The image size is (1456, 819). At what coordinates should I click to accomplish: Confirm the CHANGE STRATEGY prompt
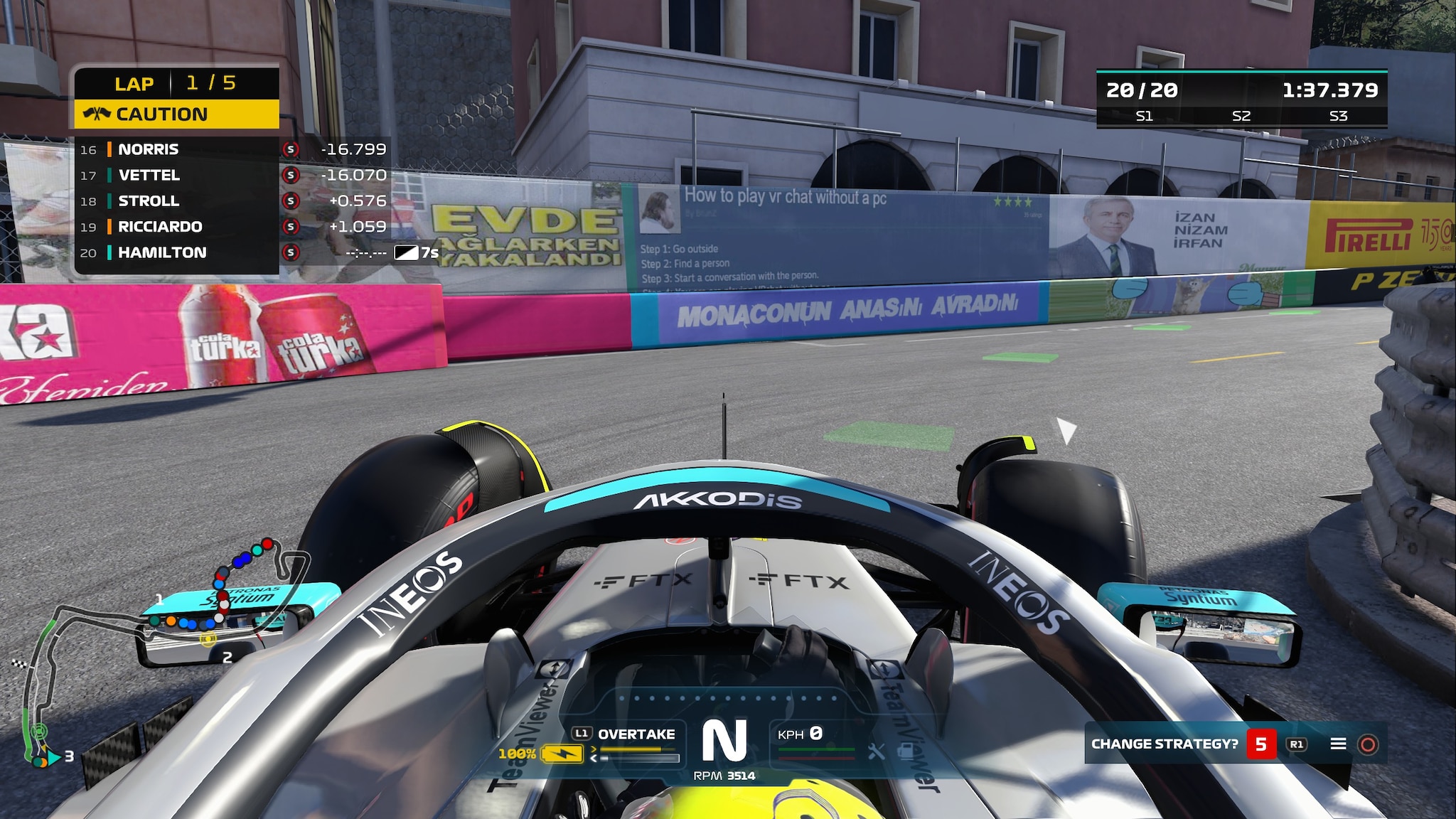[1371, 744]
